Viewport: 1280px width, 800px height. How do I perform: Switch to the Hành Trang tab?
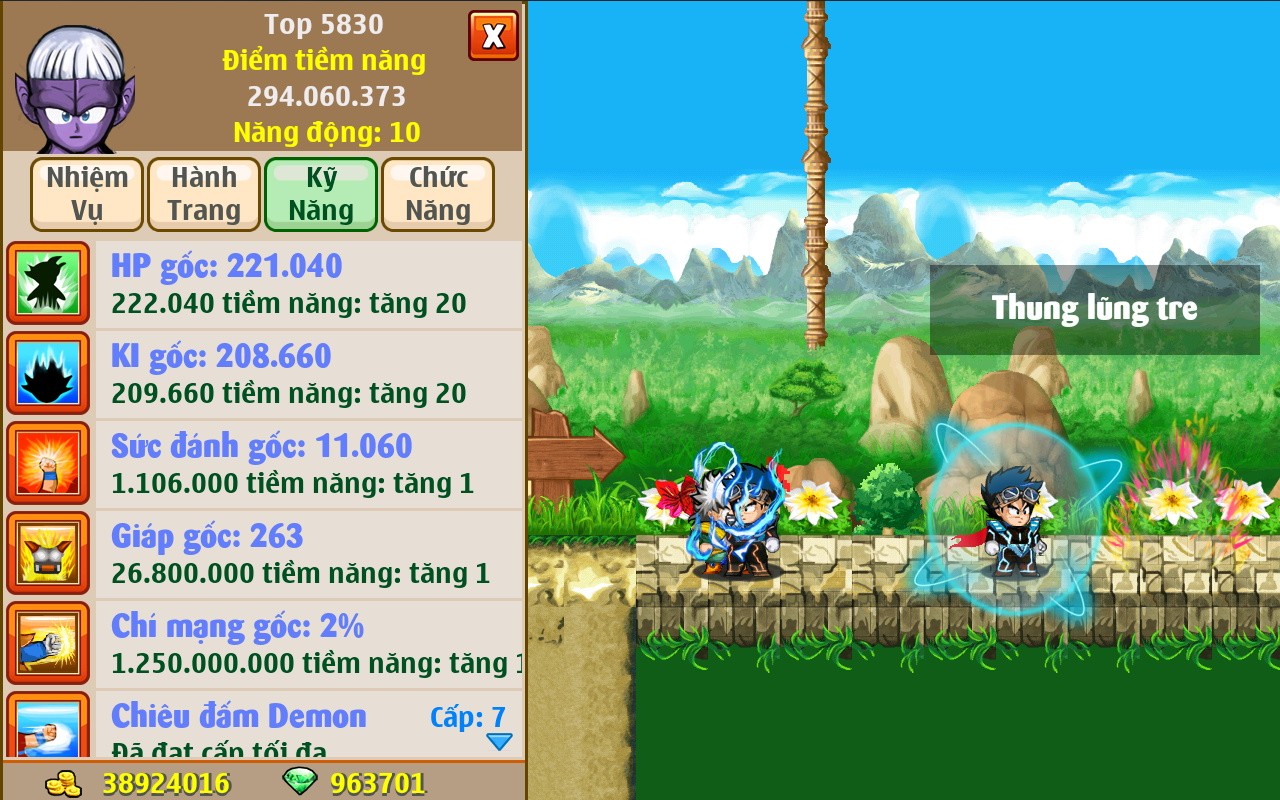tap(203, 194)
